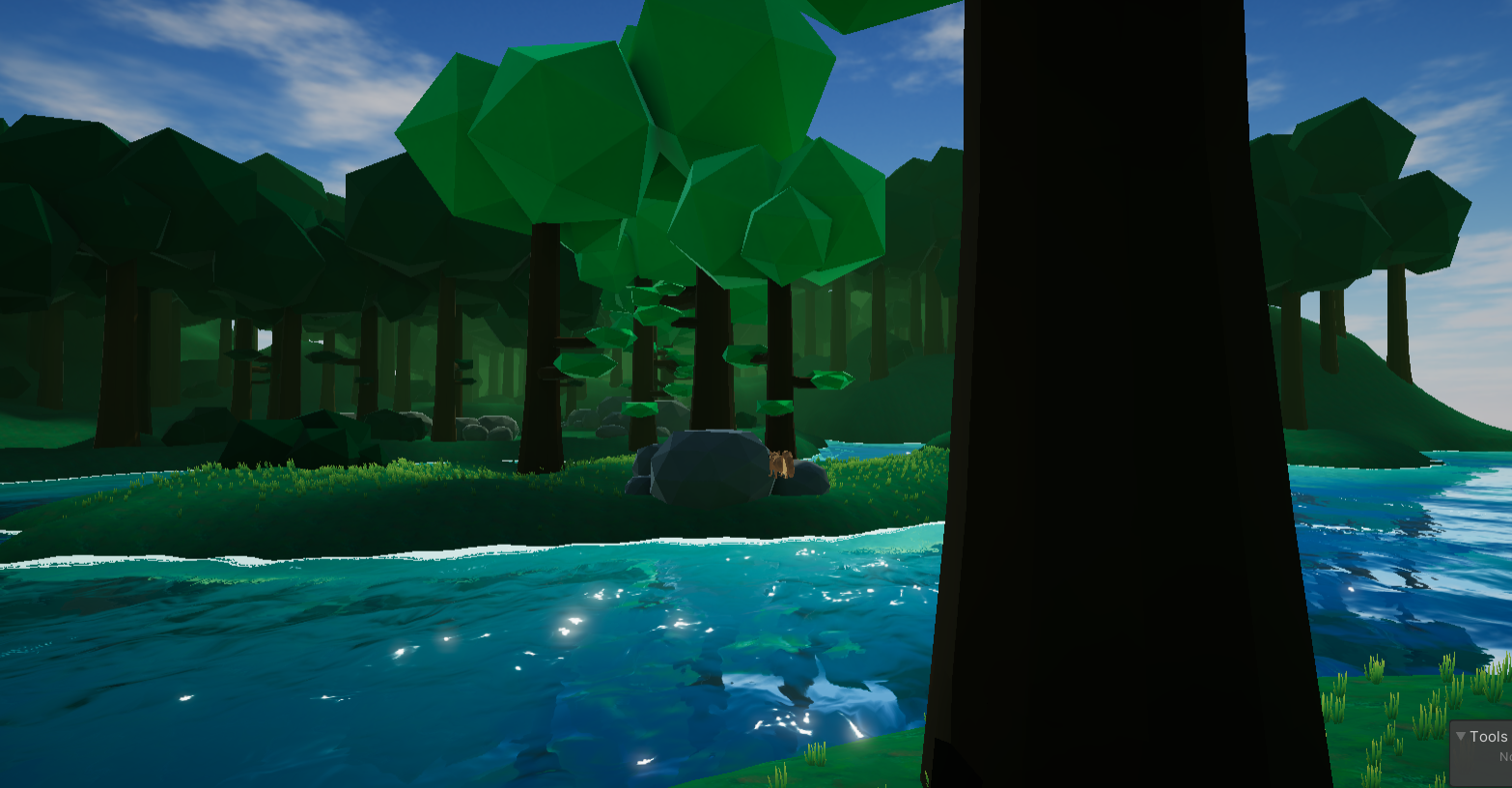Image resolution: width=1512 pixels, height=788 pixels.
Task: Collapse the Tools overlay panel
Action: pos(1461,737)
